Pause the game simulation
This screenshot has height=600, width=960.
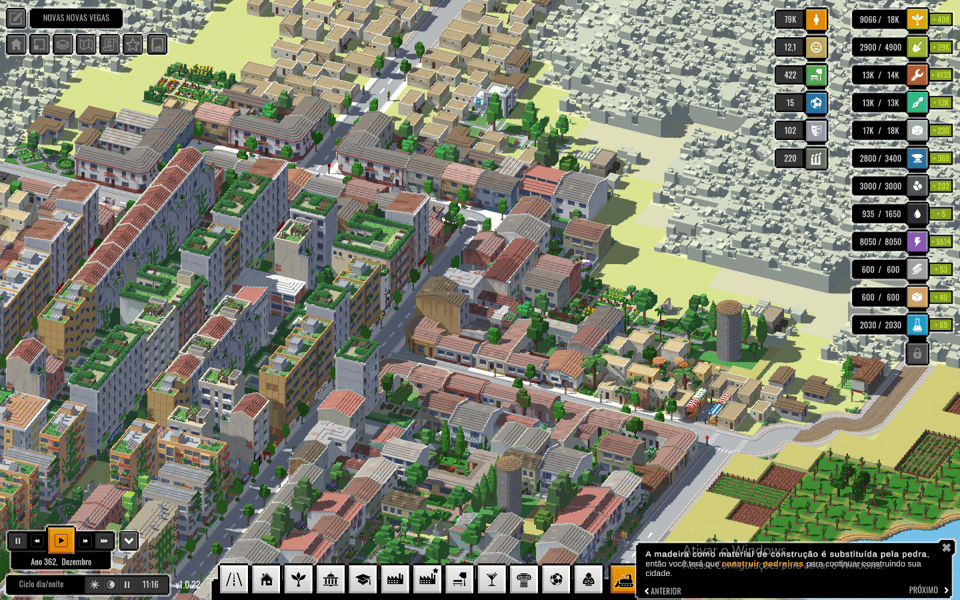click(17, 541)
